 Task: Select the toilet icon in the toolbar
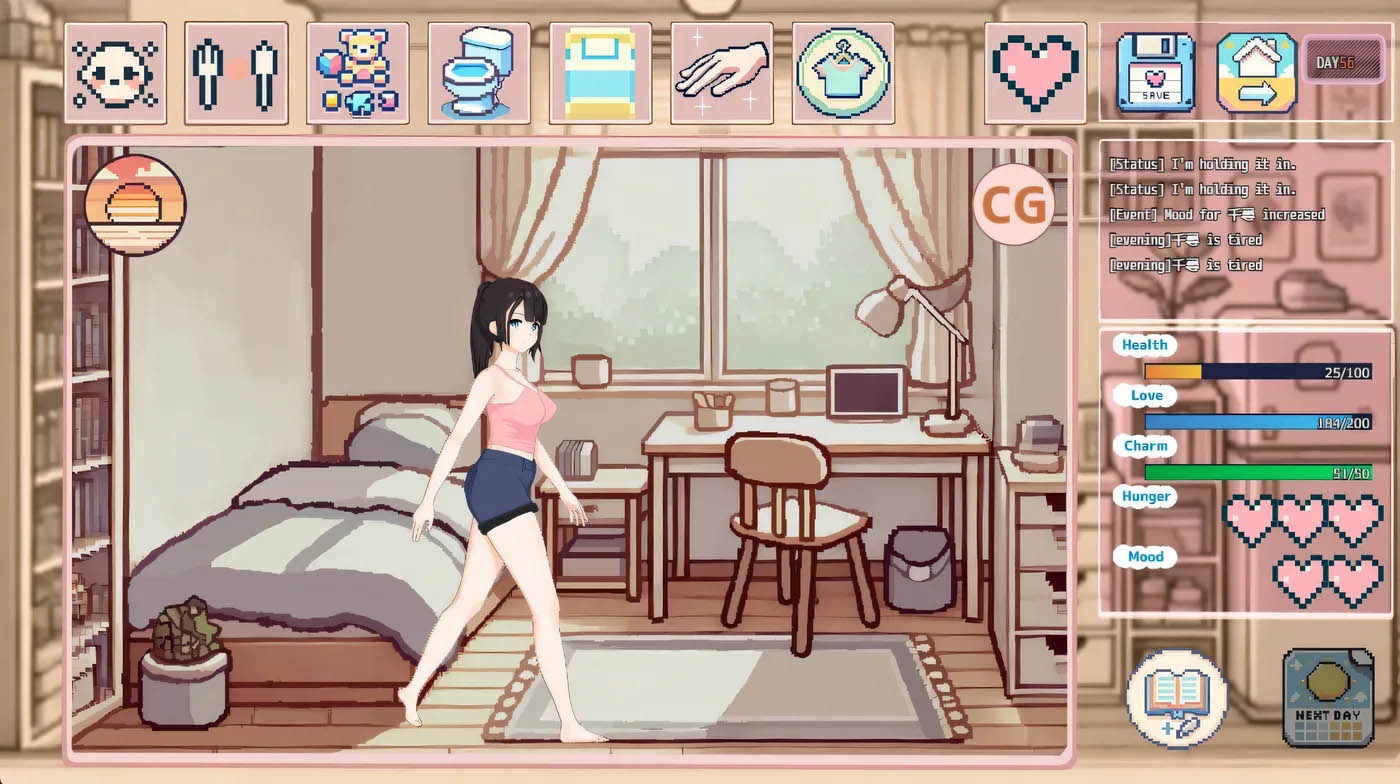pyautogui.click(x=478, y=70)
